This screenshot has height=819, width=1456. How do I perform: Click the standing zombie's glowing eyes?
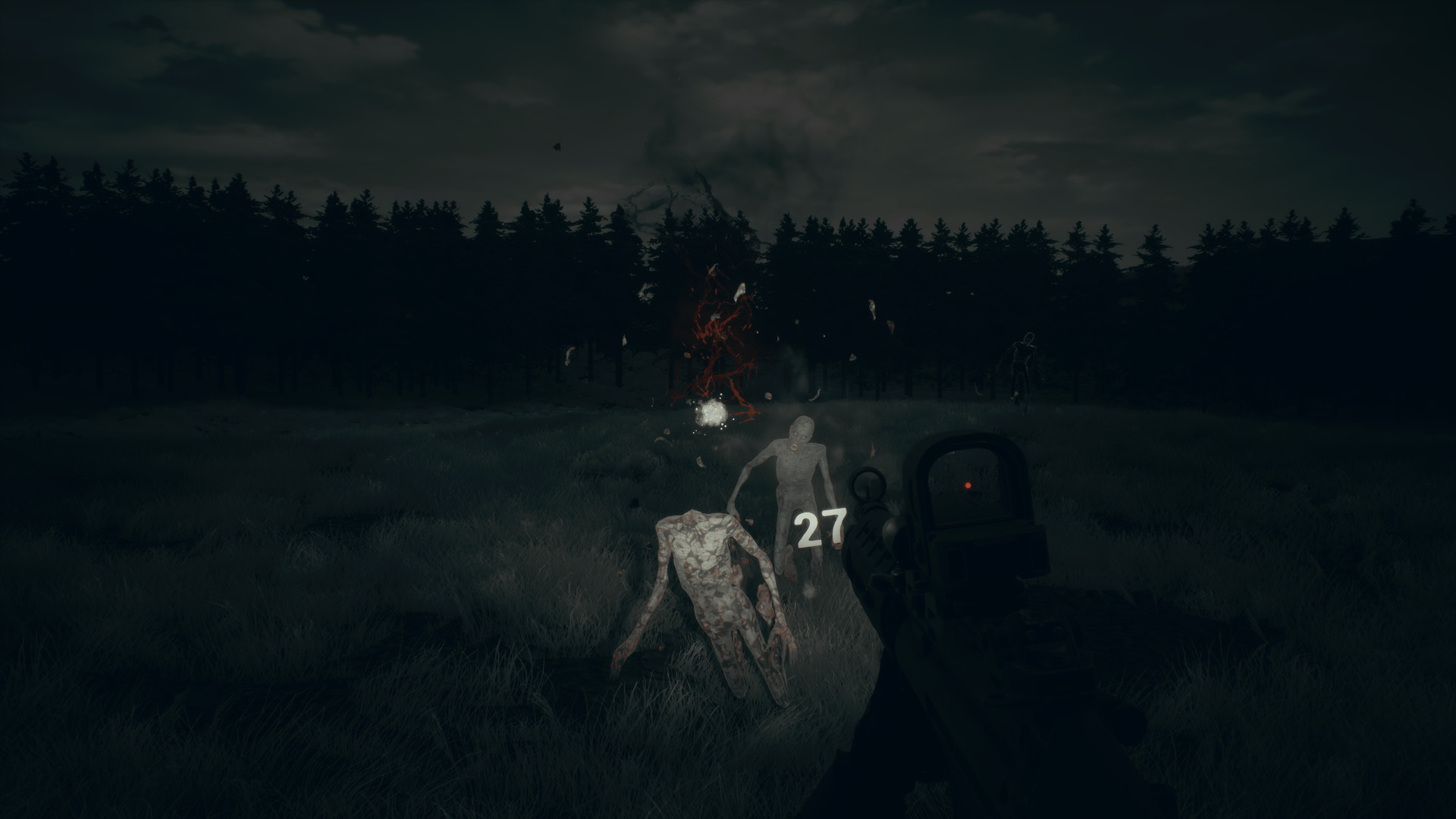tap(799, 435)
